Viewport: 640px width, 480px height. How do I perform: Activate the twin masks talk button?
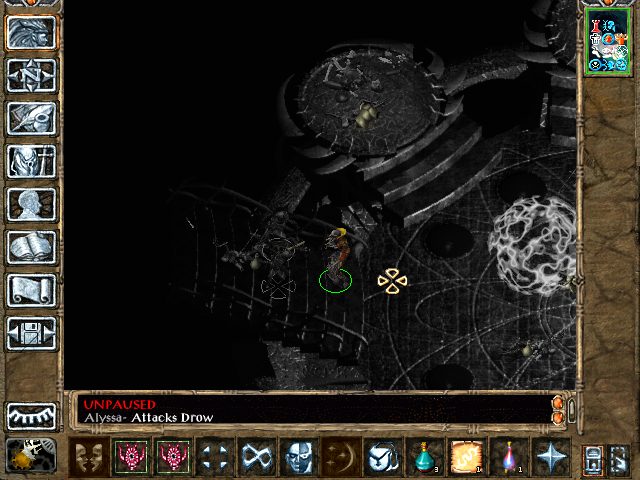pyautogui.click(x=90, y=456)
